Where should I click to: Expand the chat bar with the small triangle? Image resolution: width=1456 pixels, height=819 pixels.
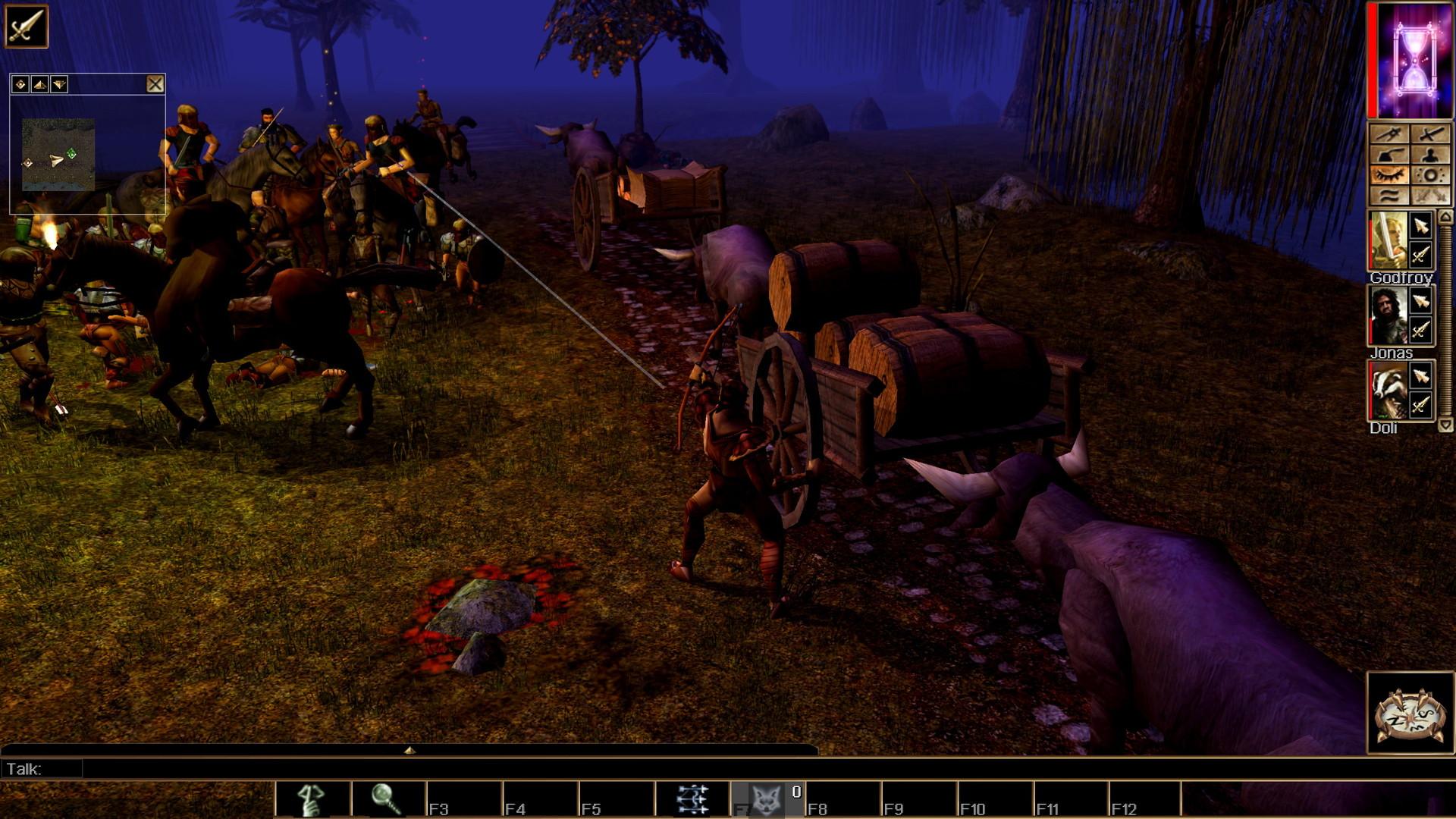pos(409,749)
